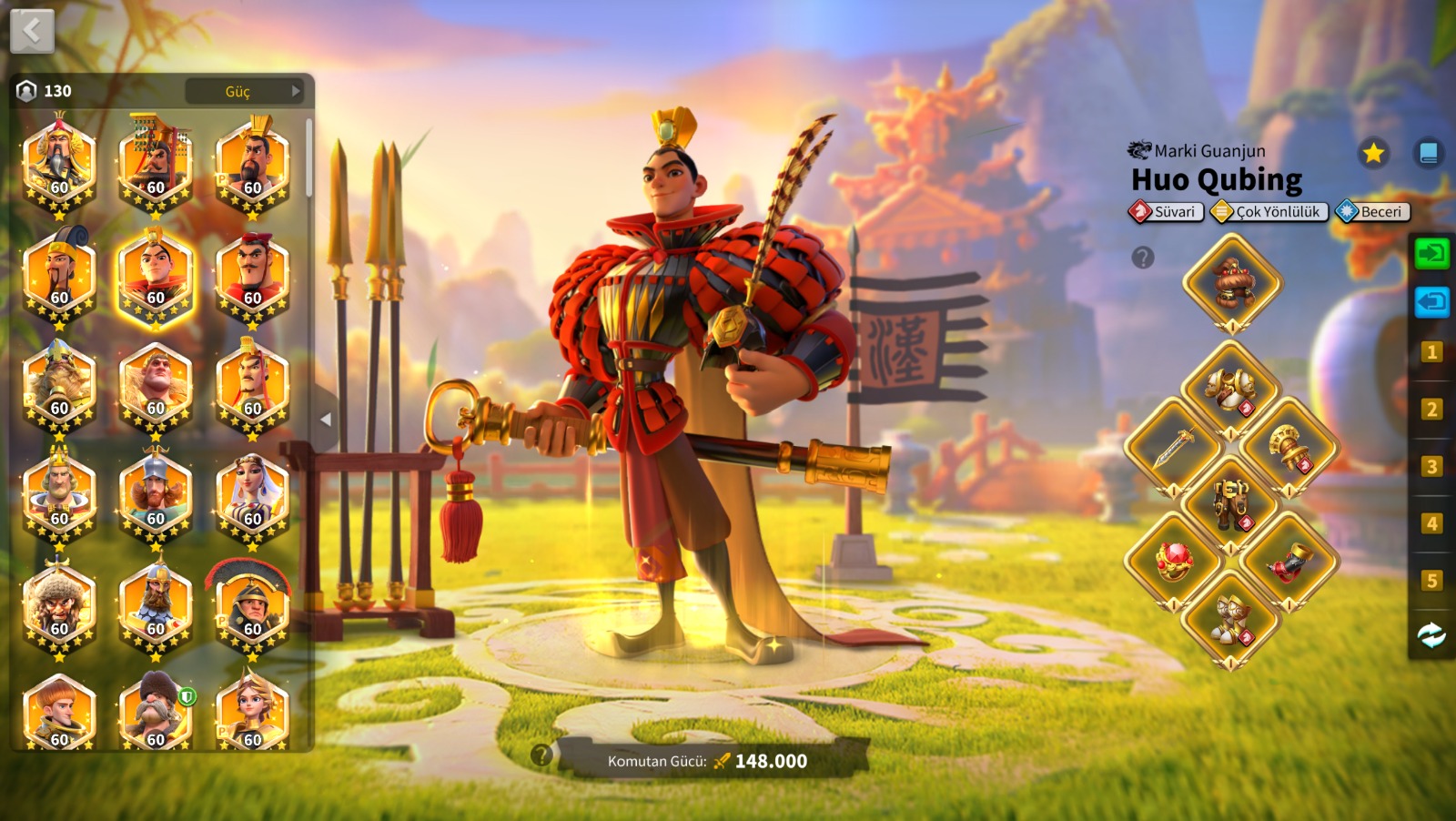Select the helmet equipment slot

coord(1232,282)
